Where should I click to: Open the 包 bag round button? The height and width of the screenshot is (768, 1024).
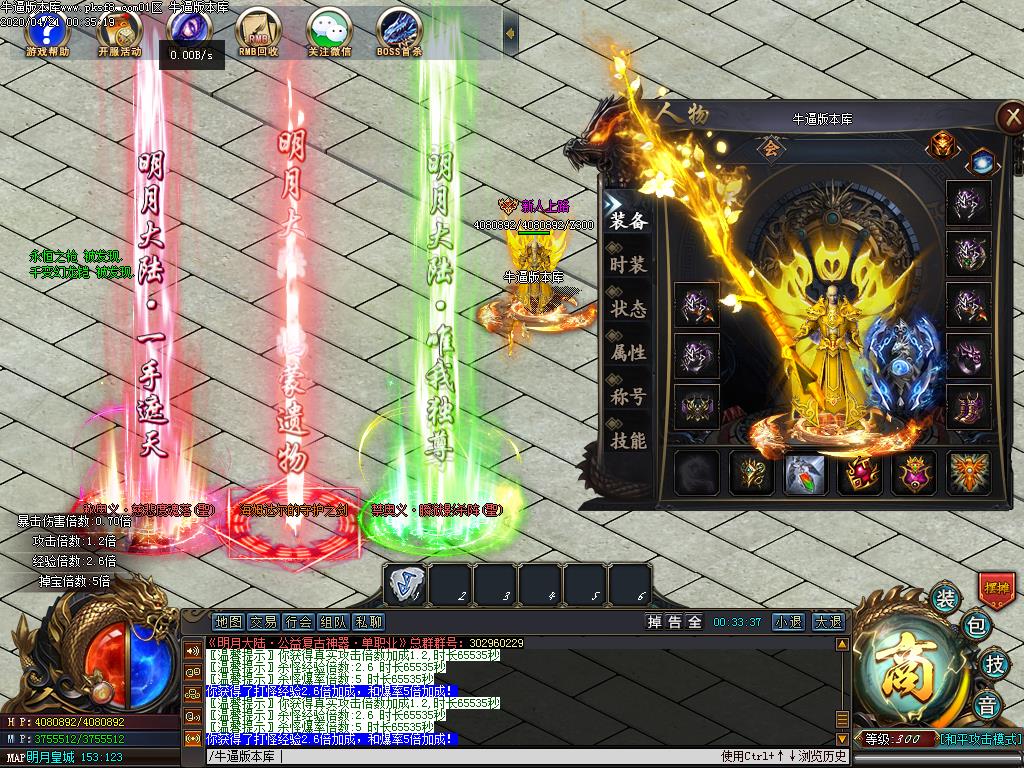coord(975,628)
